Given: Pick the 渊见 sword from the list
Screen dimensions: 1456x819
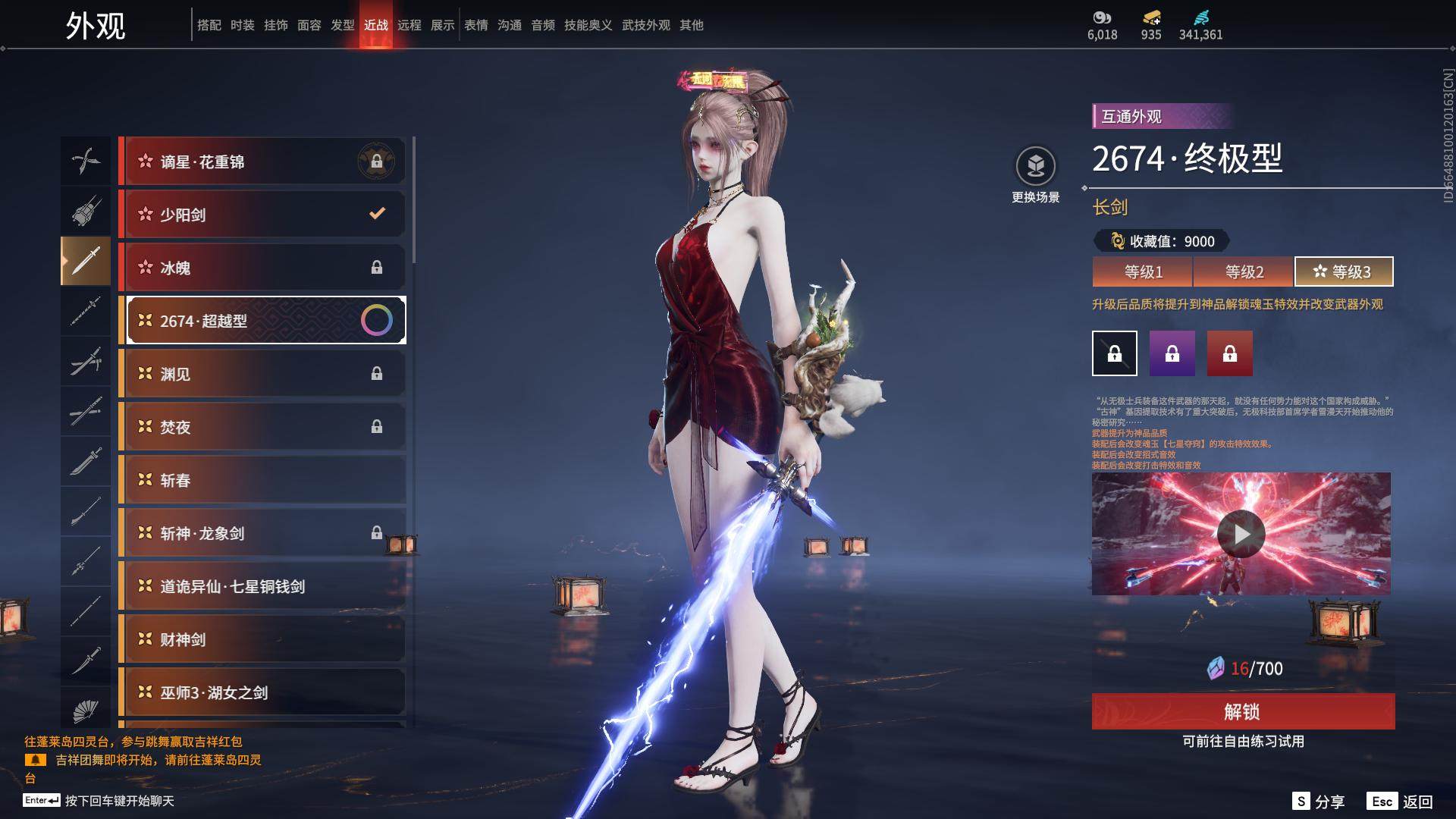Looking at the screenshot, I should [262, 374].
